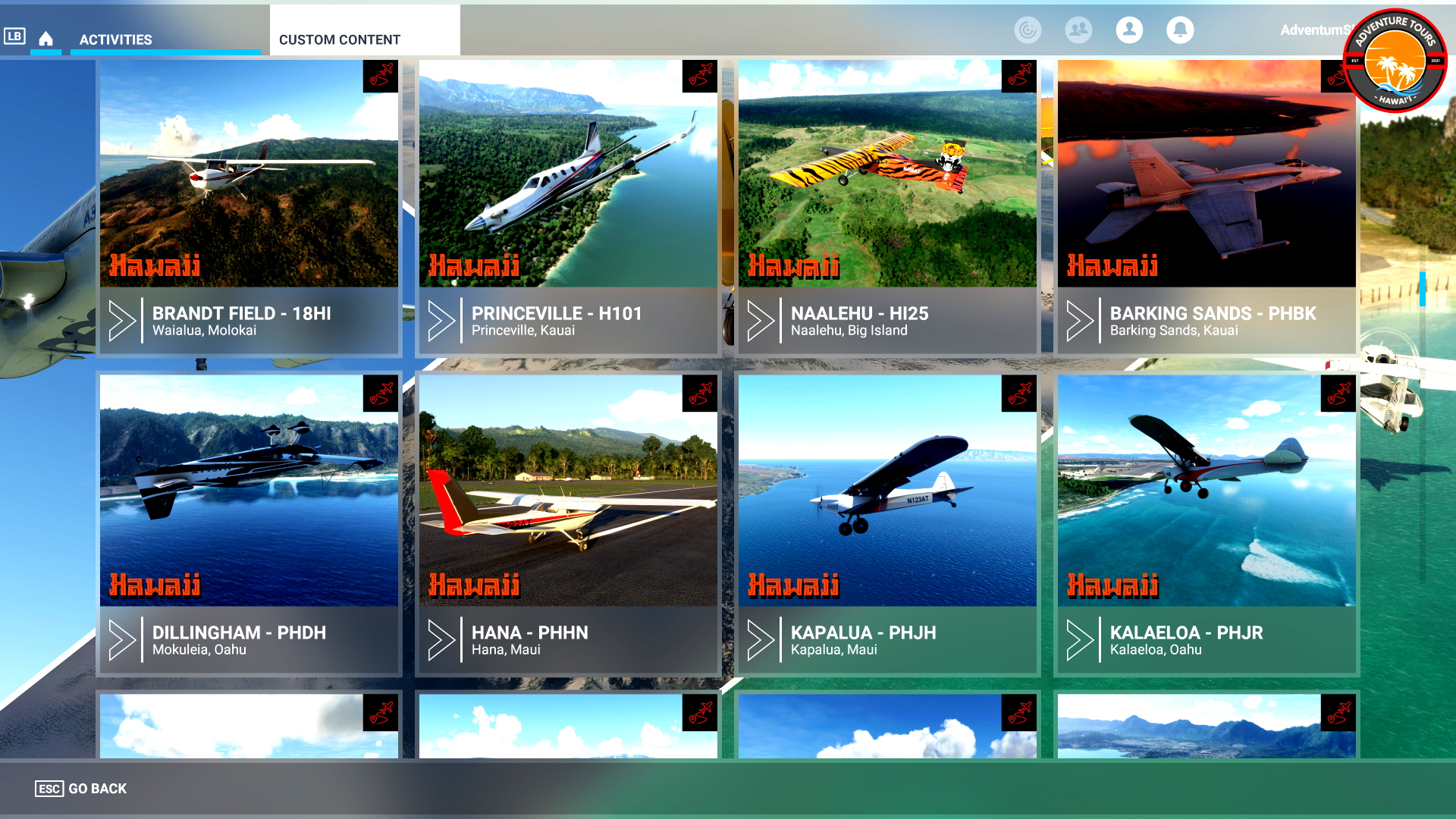Image resolution: width=1456 pixels, height=819 pixels.
Task: Click the arrow on Dillingham - PHDH
Action: point(122,641)
